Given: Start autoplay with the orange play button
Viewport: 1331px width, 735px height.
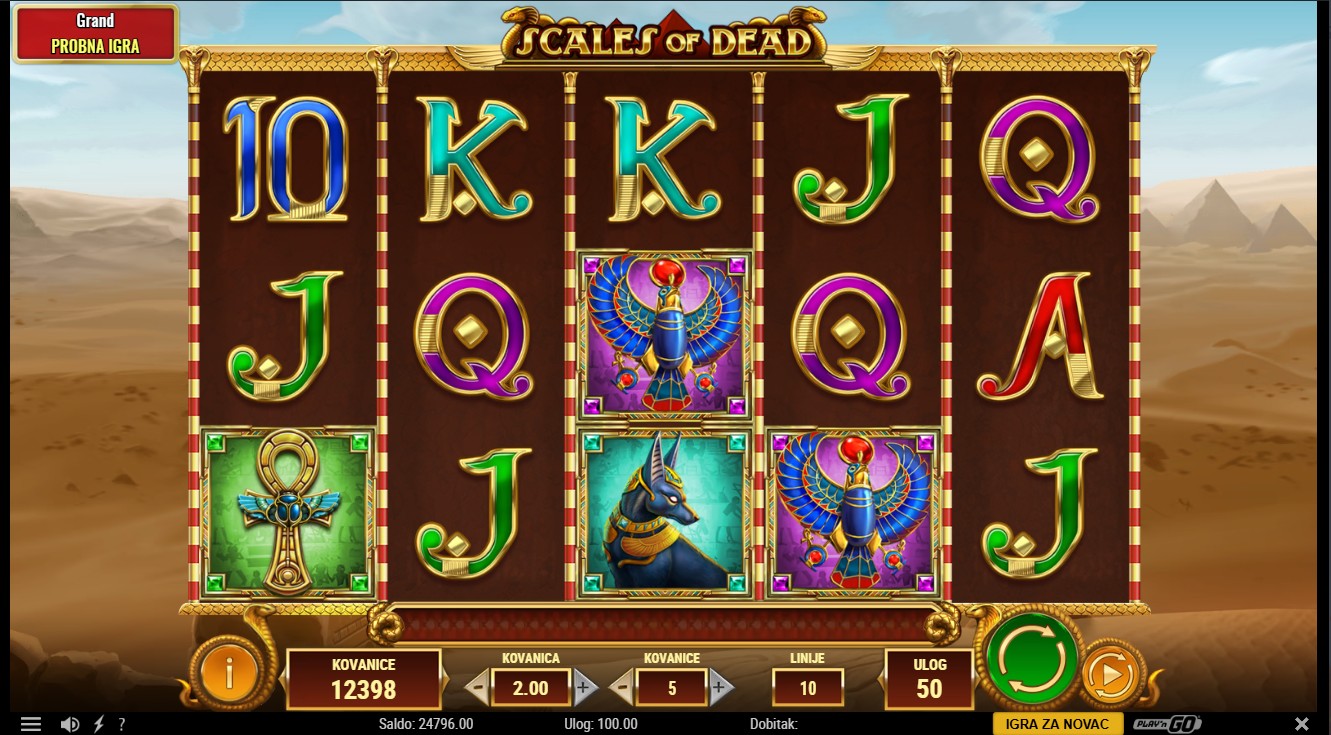Looking at the screenshot, I should click(x=1110, y=677).
